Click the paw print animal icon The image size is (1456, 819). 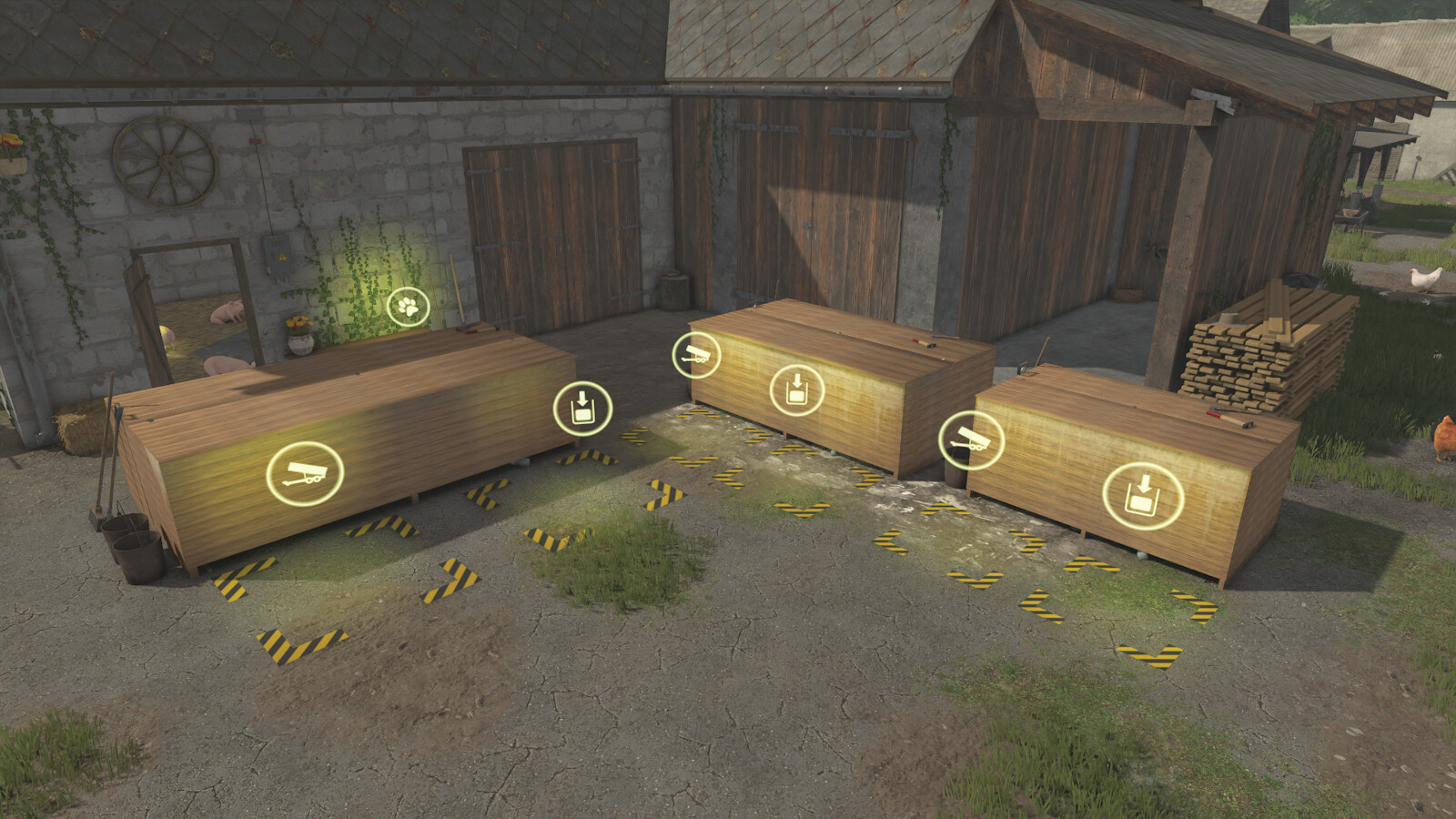409,308
